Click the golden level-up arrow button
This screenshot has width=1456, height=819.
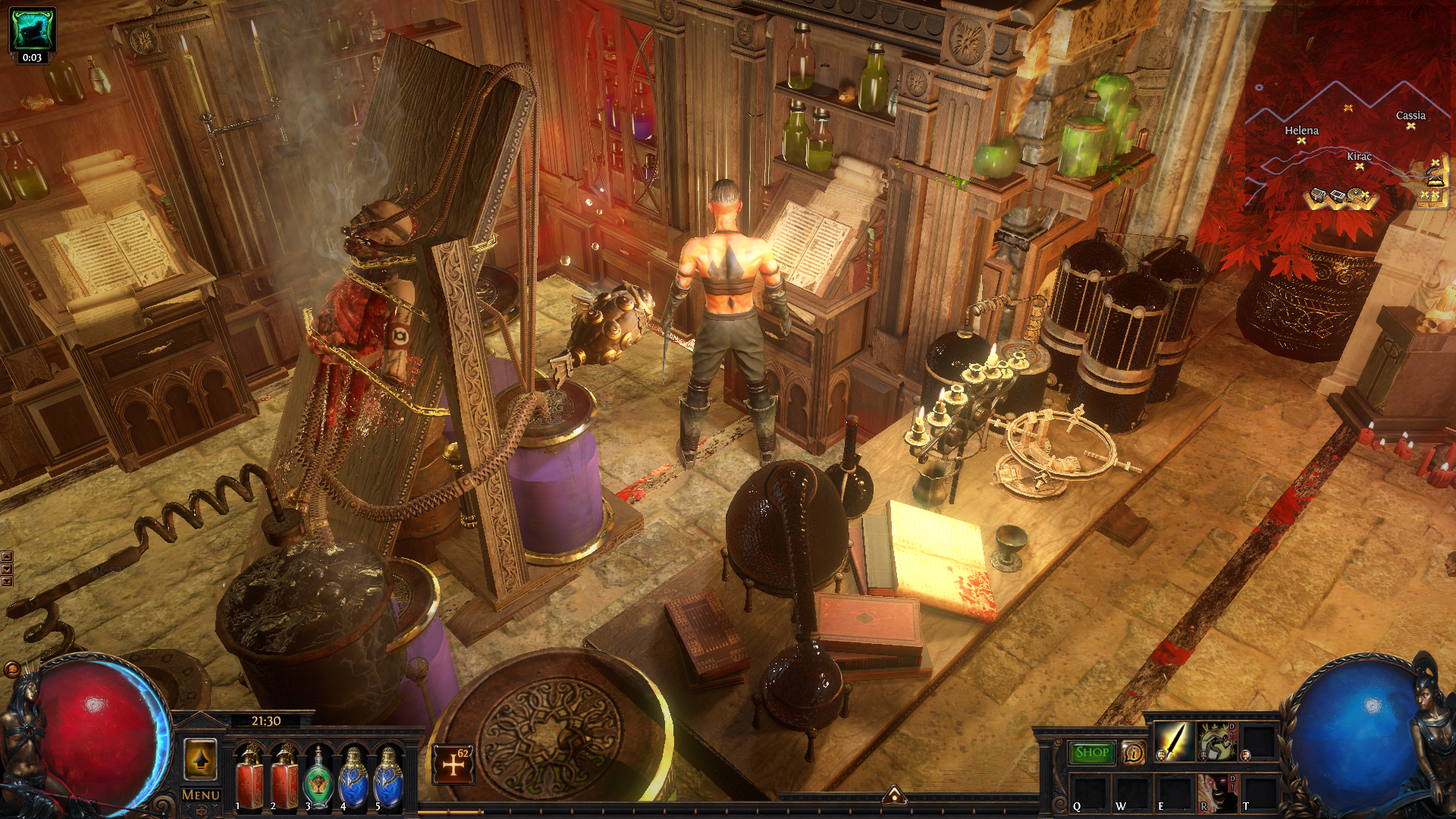[200, 758]
